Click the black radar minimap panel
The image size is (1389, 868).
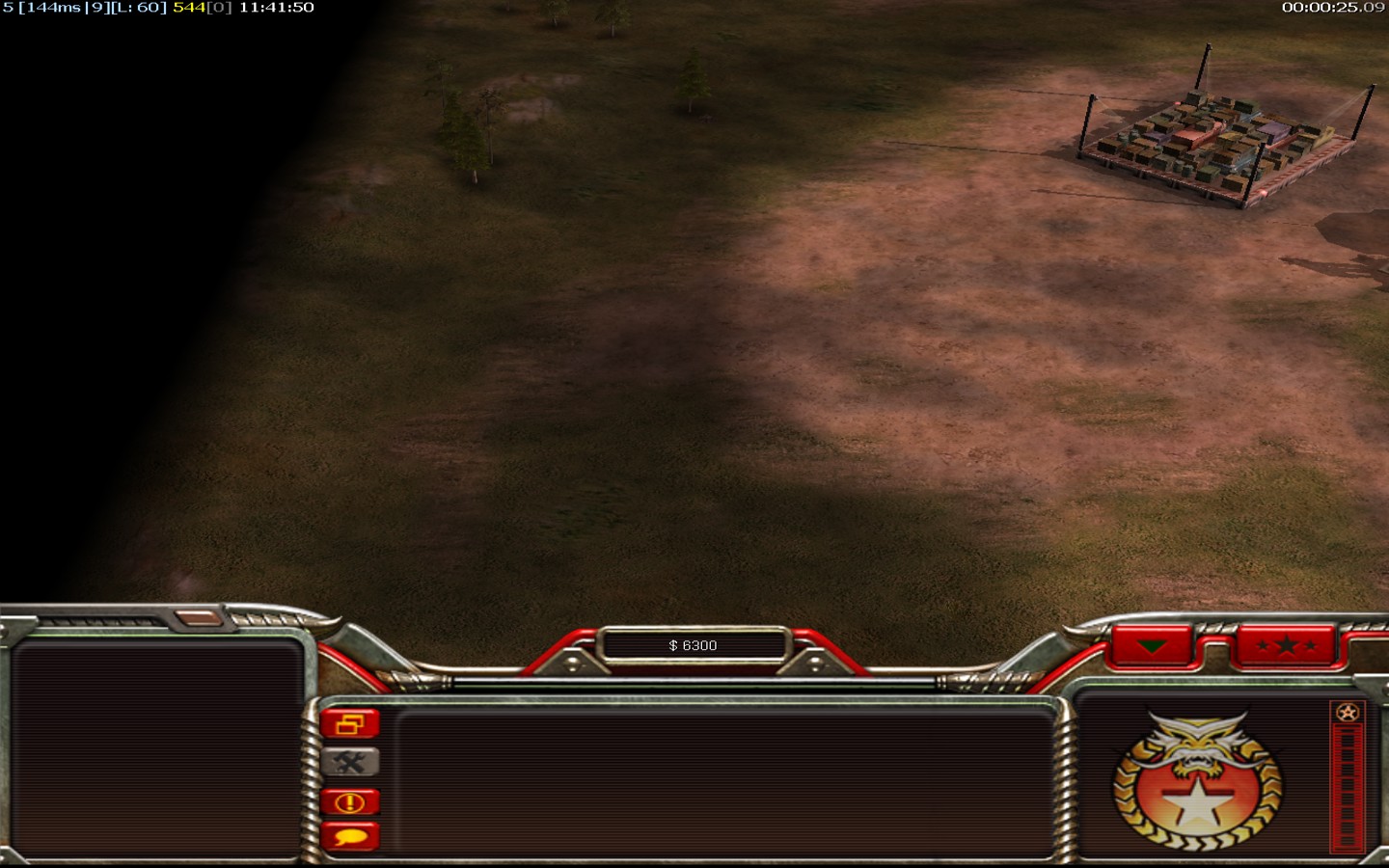click(x=157, y=746)
